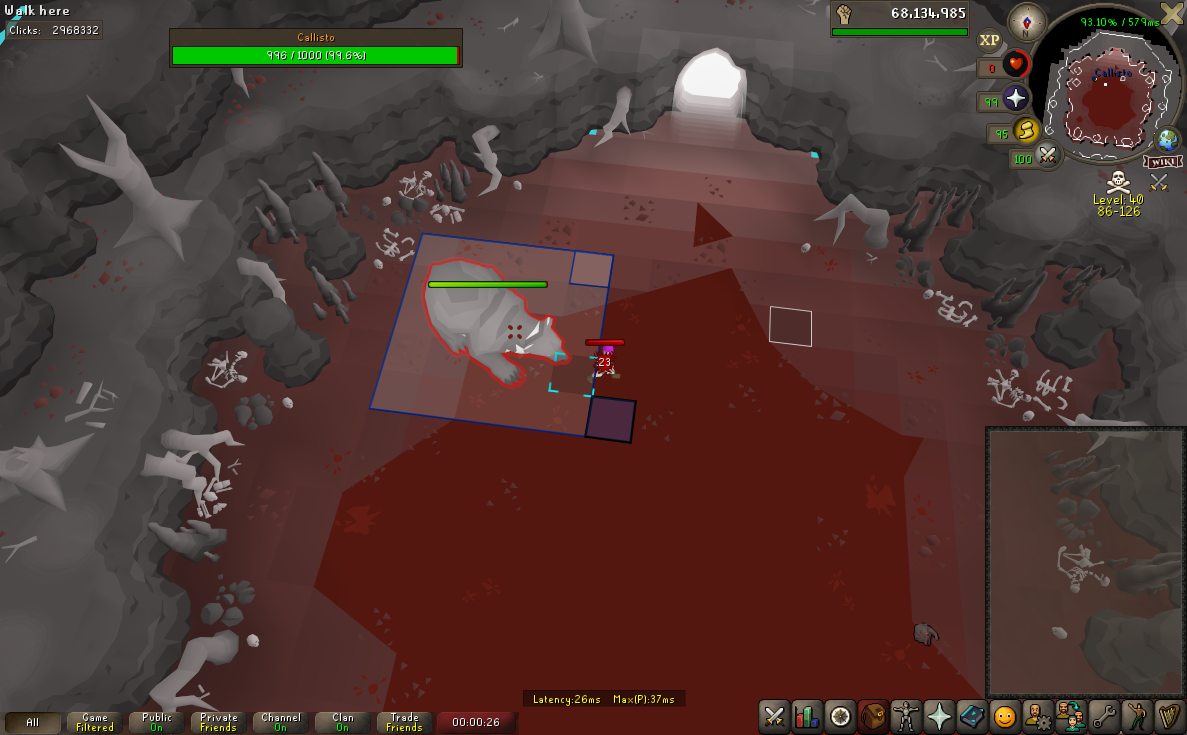Viewport: 1187px width, 735px height.
Task: Open the Worn Equipment tab
Action: [906, 716]
